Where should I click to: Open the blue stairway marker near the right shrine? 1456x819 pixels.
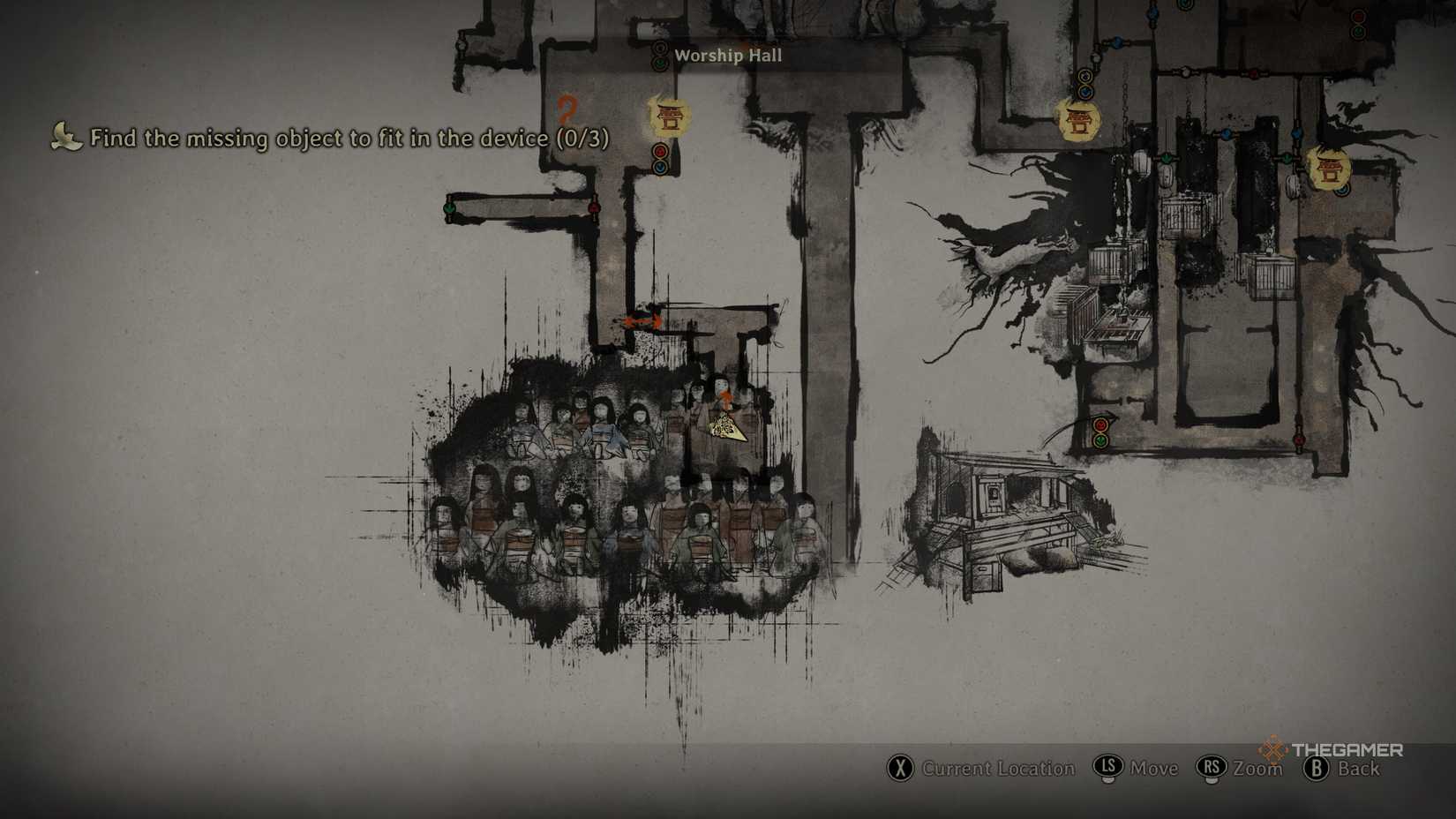tap(1340, 190)
